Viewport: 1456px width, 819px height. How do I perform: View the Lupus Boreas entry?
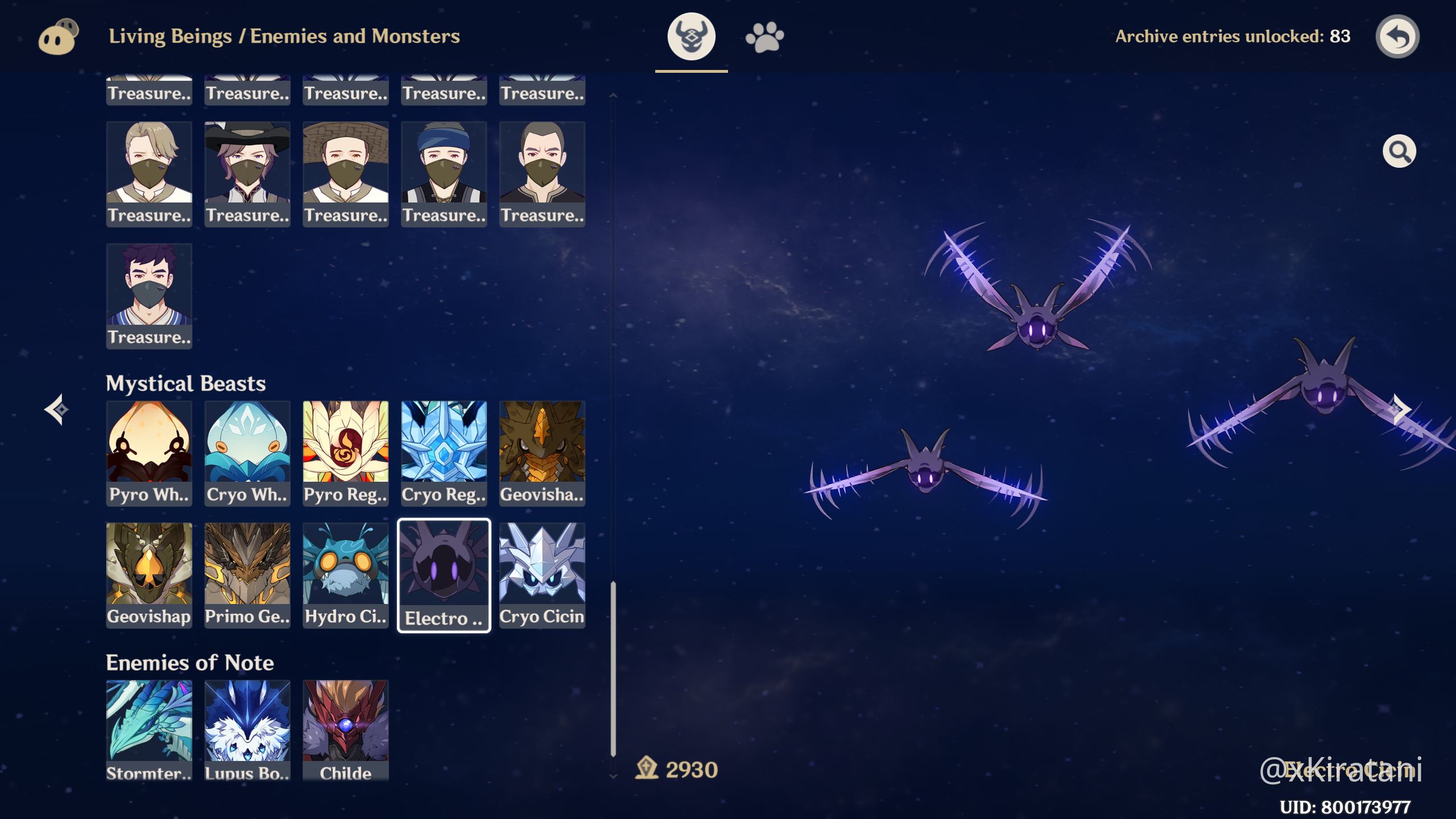click(247, 729)
